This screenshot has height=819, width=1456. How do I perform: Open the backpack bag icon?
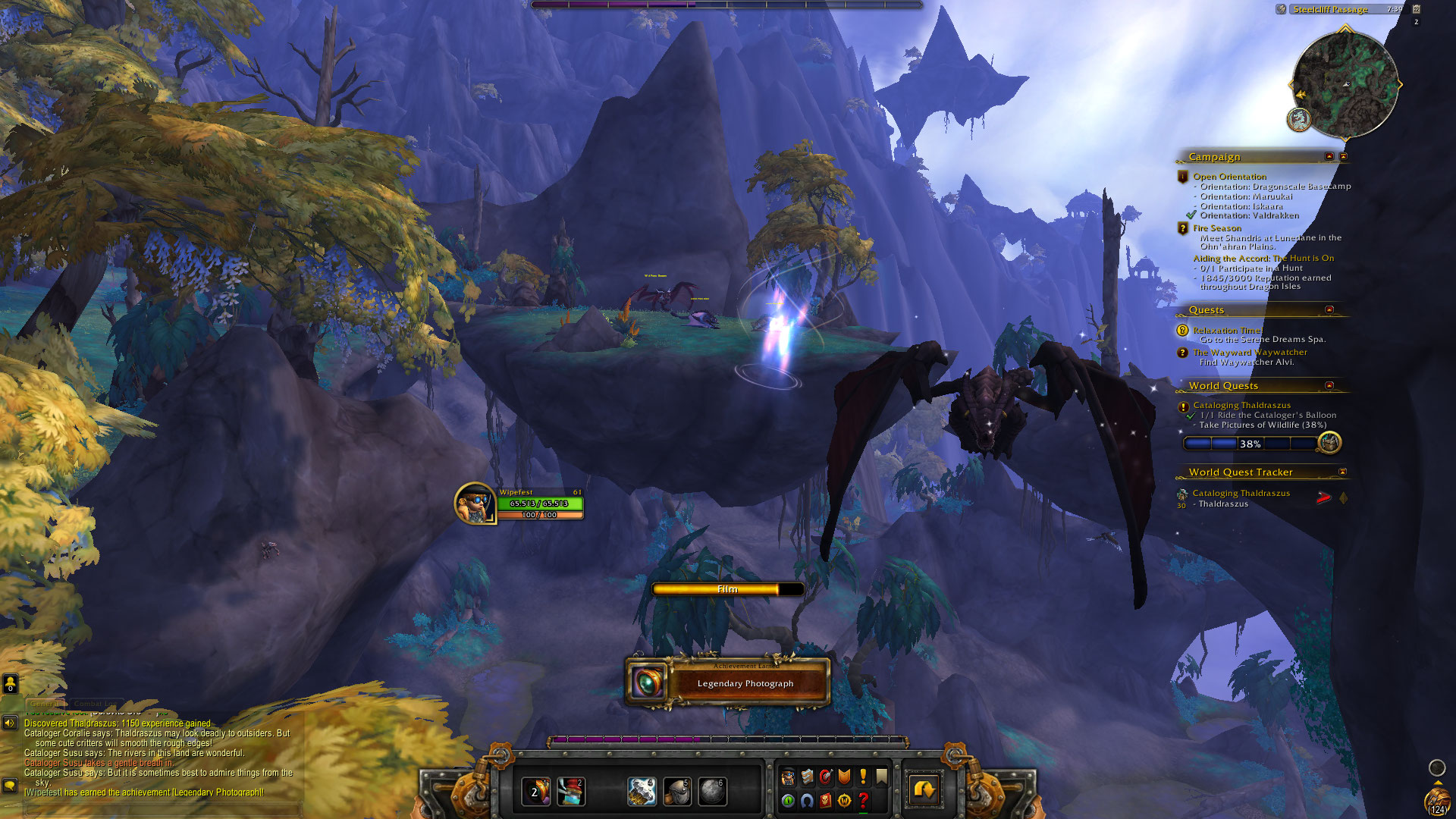[1437, 802]
